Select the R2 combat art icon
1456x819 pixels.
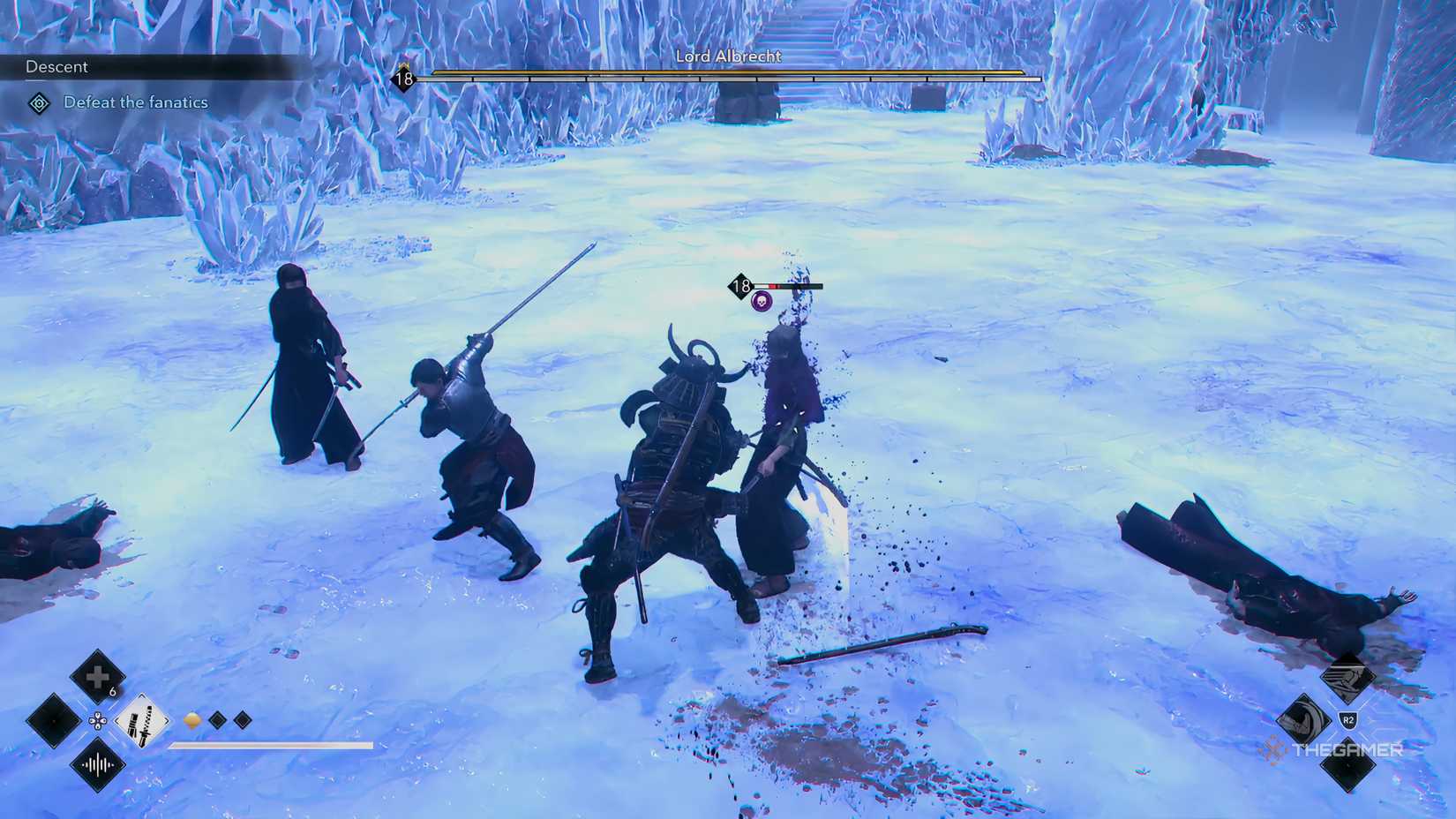pyautogui.click(x=1348, y=718)
